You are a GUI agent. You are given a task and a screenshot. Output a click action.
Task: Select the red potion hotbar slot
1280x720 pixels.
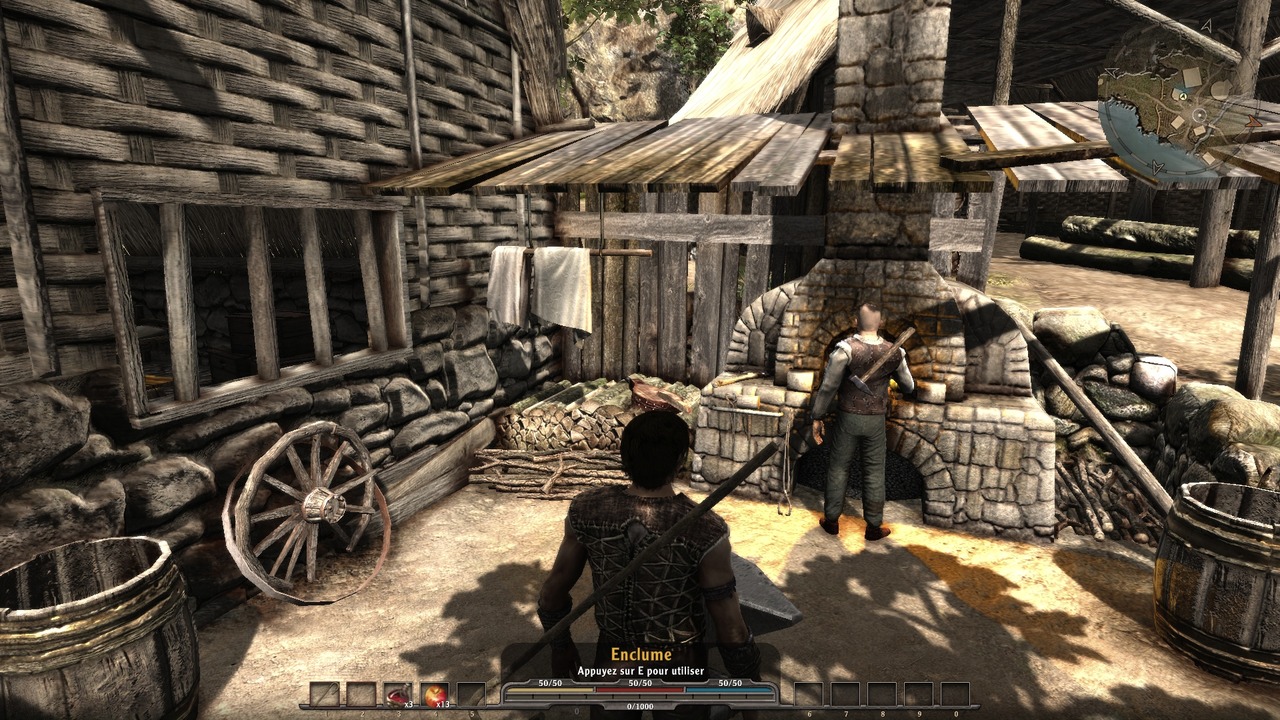[x=398, y=695]
